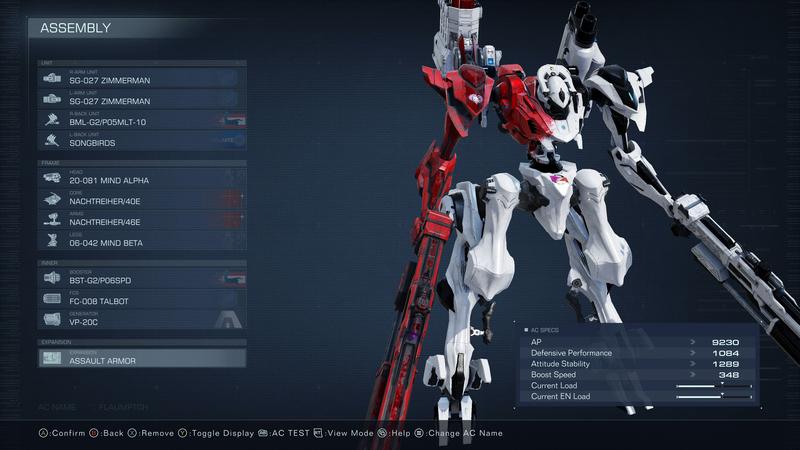Viewport: 800px width, 450px height.
Task: Select the Nachtreiher/46E arms slot
Action: point(142,220)
